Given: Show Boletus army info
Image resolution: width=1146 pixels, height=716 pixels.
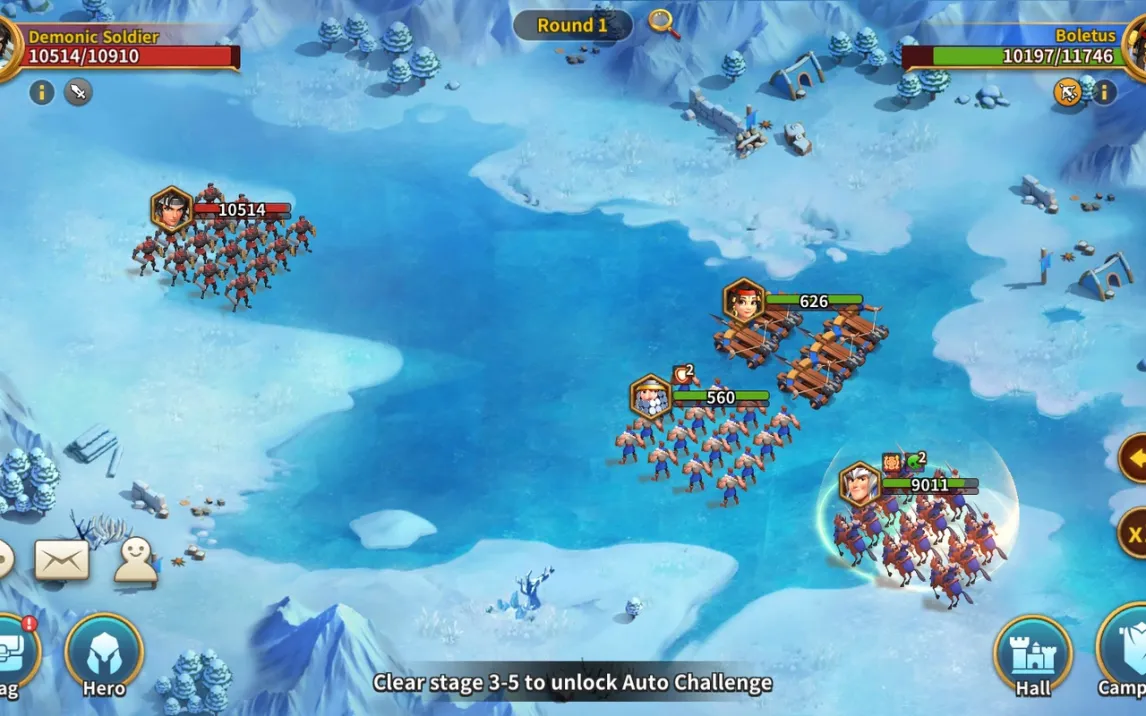Looking at the screenshot, I should pyautogui.click(x=1104, y=93).
